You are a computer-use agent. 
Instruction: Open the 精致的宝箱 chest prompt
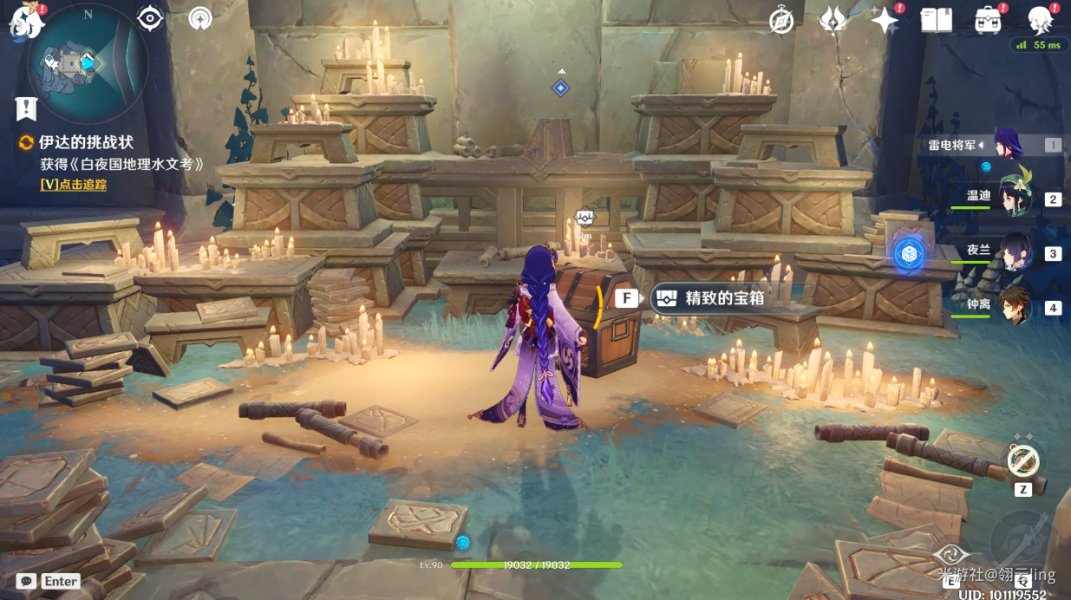(709, 298)
